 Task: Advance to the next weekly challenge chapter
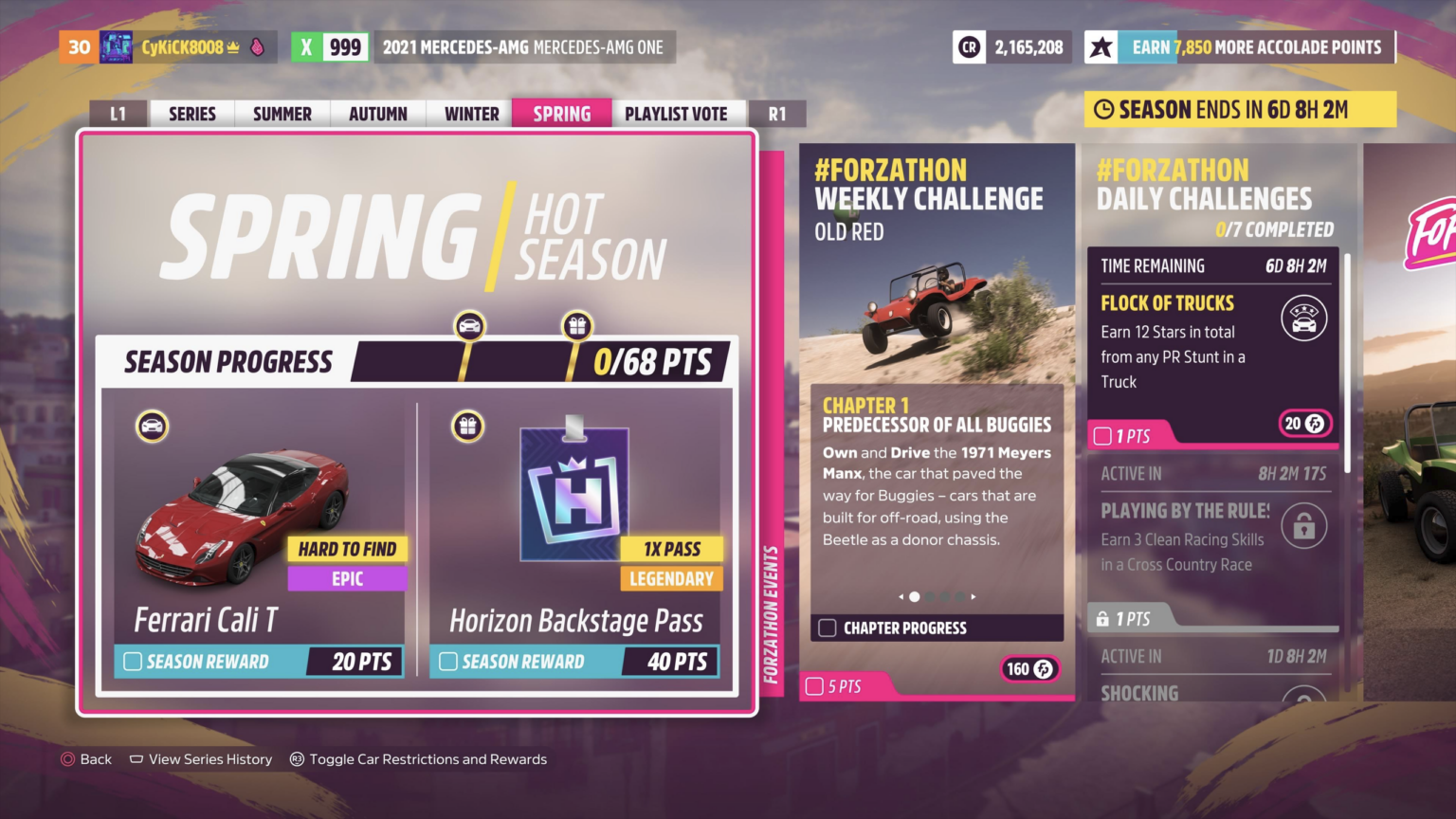click(x=973, y=596)
